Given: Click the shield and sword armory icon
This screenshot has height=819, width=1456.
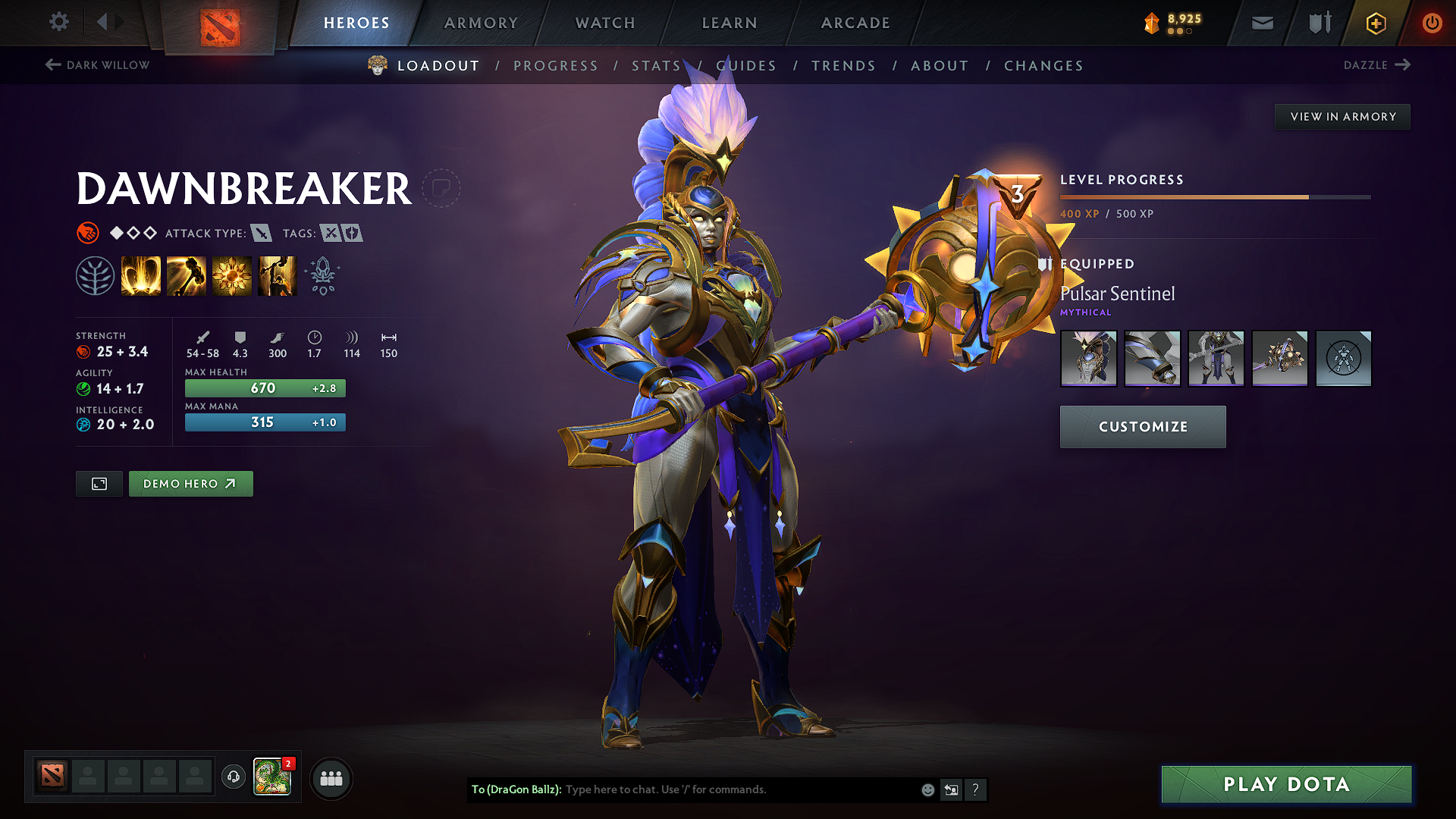Looking at the screenshot, I should 1317,23.
